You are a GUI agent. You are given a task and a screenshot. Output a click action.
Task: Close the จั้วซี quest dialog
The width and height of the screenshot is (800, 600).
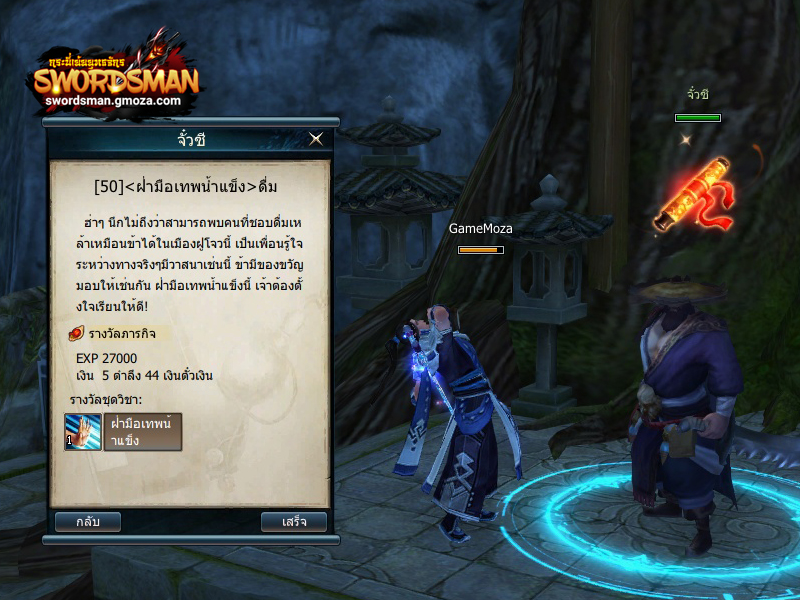(x=316, y=139)
